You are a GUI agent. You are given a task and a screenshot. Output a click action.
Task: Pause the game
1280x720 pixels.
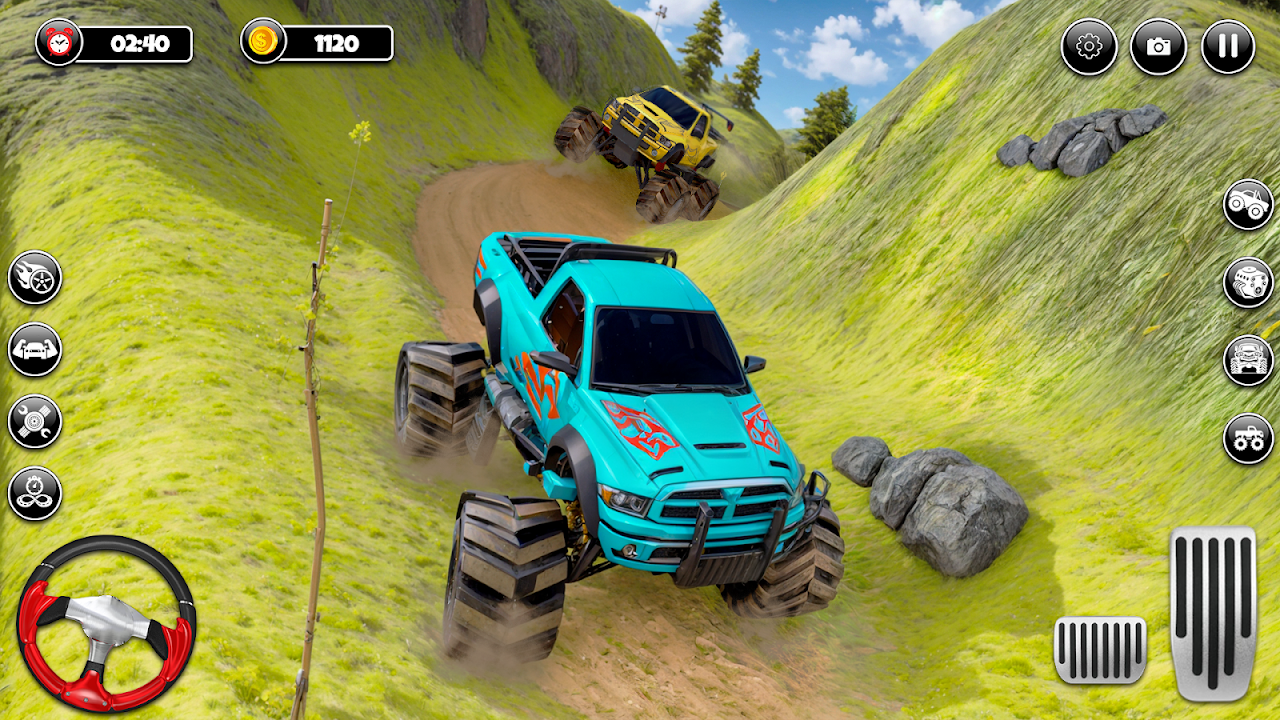click(1227, 47)
